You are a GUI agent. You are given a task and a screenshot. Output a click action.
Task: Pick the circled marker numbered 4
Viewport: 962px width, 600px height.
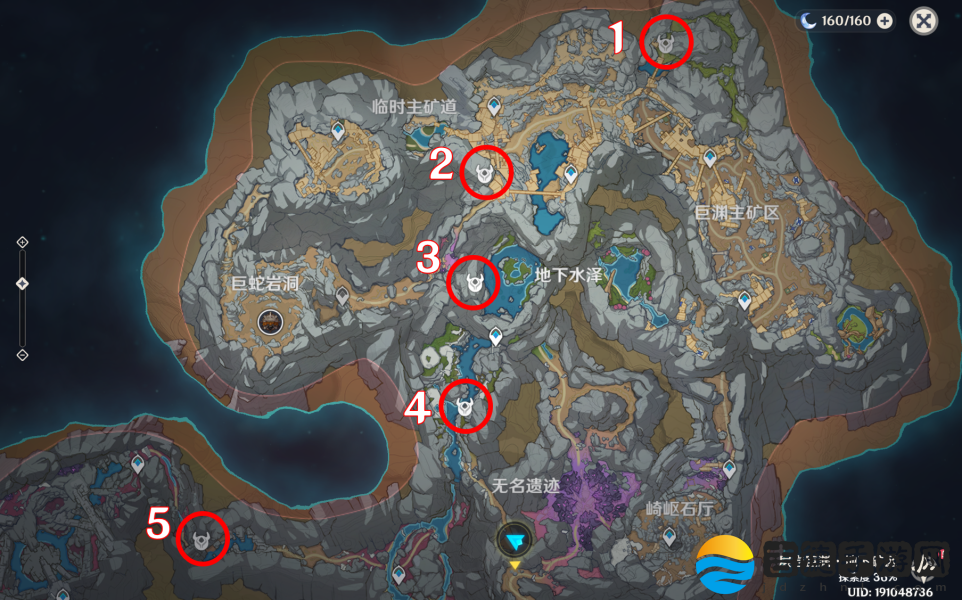pyautogui.click(x=465, y=407)
